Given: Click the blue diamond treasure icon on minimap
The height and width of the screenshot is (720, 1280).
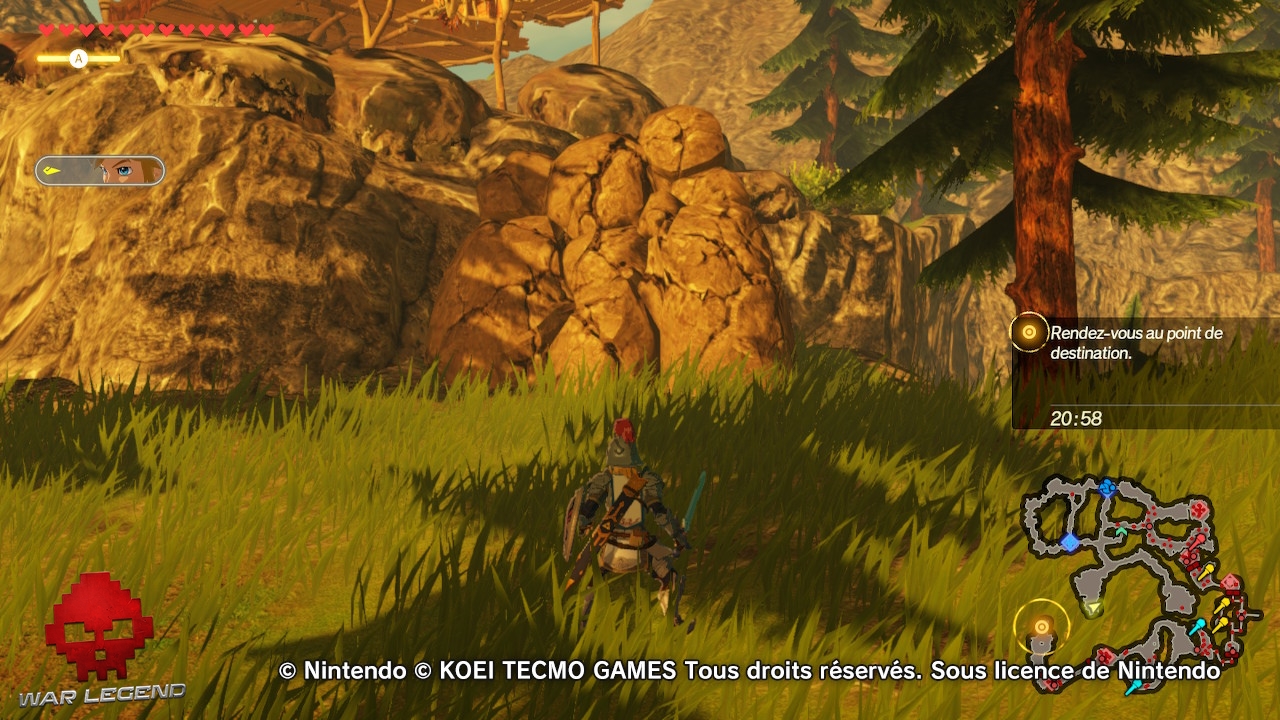Looking at the screenshot, I should click(x=1070, y=541).
